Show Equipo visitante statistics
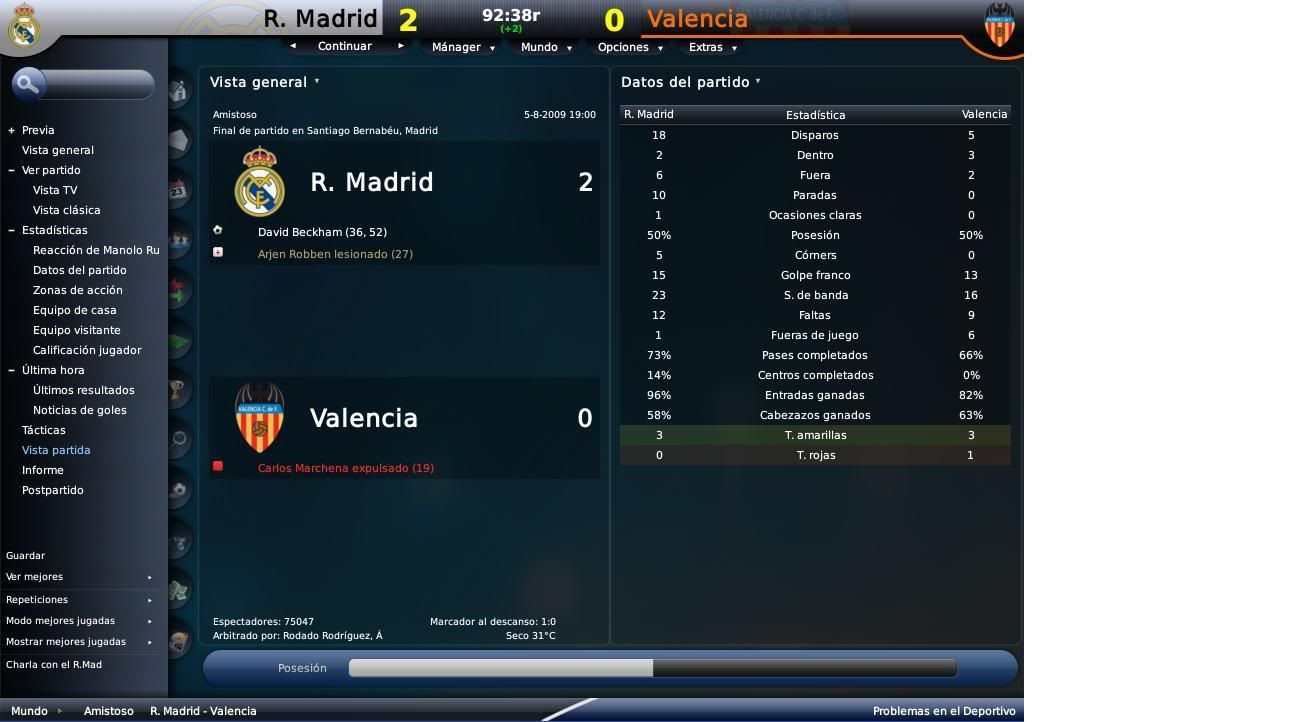Viewport: 1294px width, 722px height. coord(76,330)
